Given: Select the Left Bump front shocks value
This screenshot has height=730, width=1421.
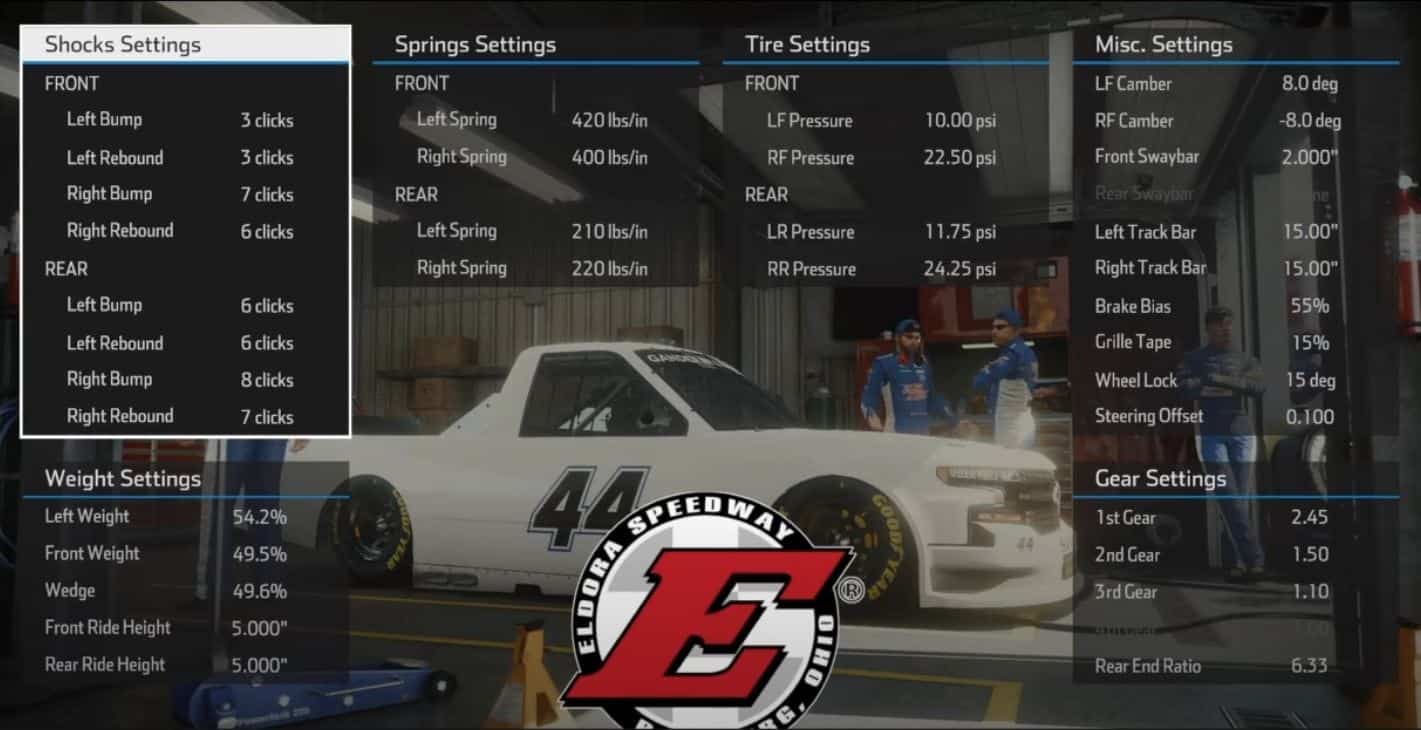Looking at the screenshot, I should [266, 120].
